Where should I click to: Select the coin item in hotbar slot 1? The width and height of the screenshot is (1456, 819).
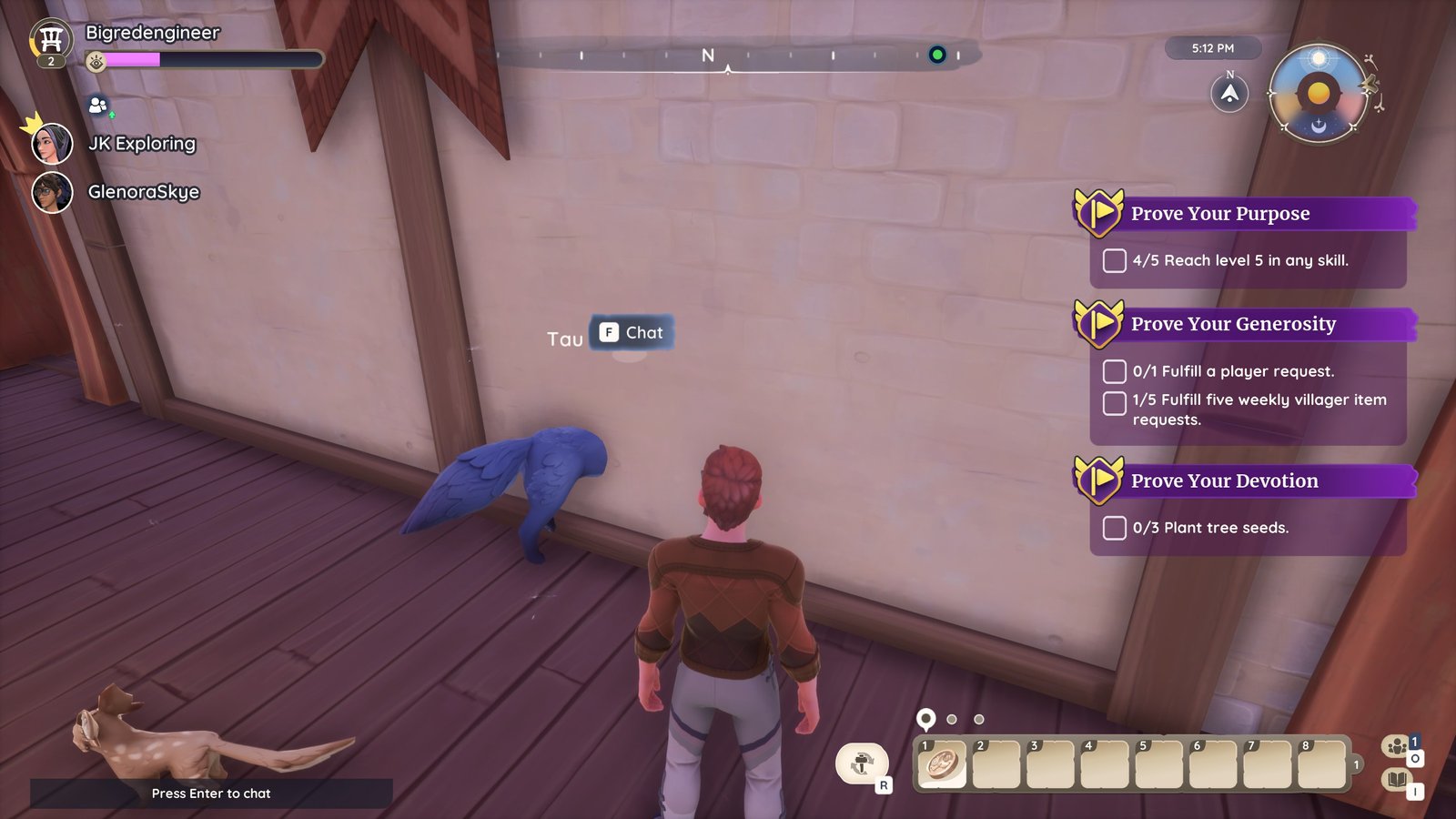(x=943, y=763)
